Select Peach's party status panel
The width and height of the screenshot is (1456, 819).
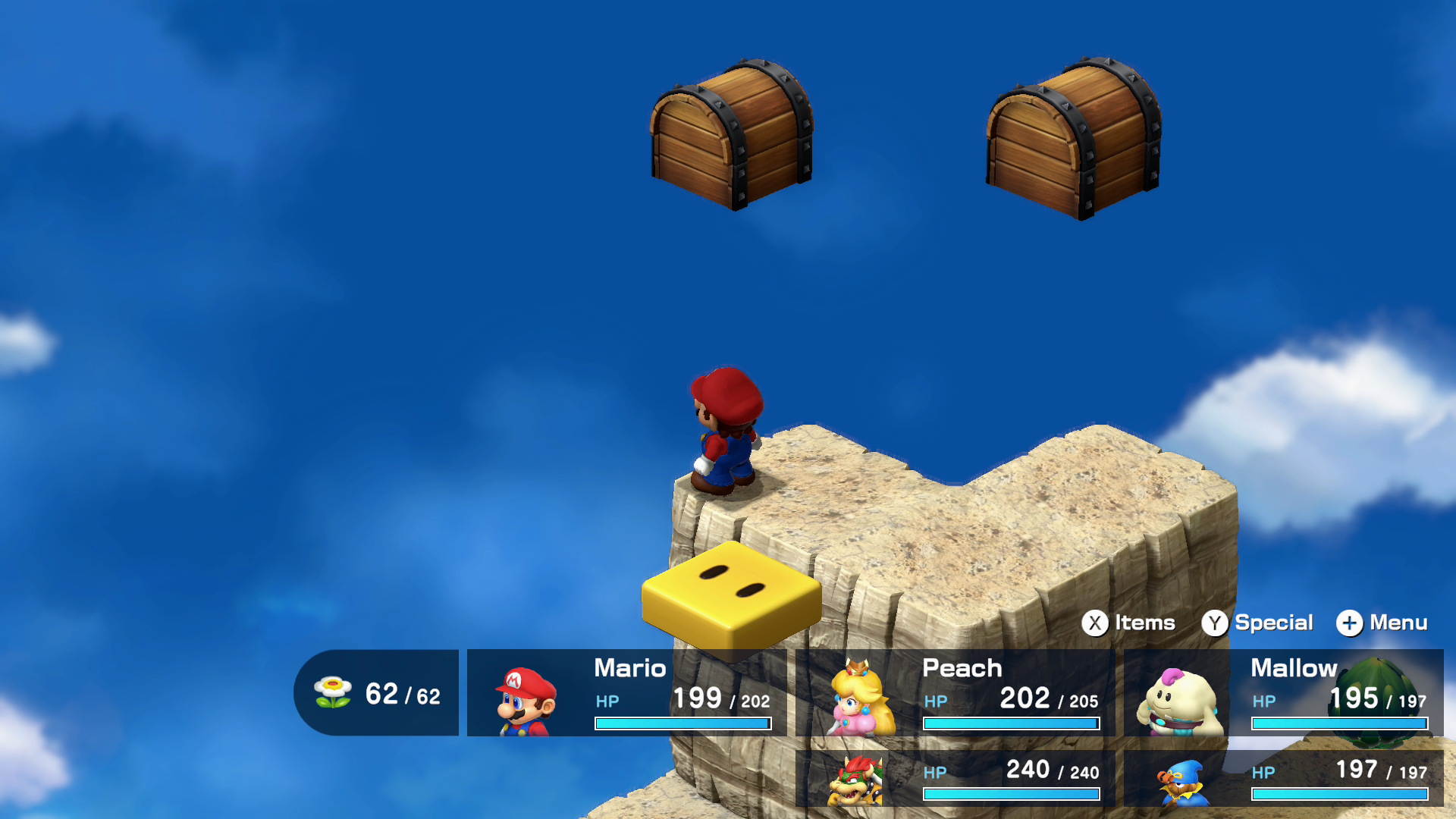[x=955, y=693]
